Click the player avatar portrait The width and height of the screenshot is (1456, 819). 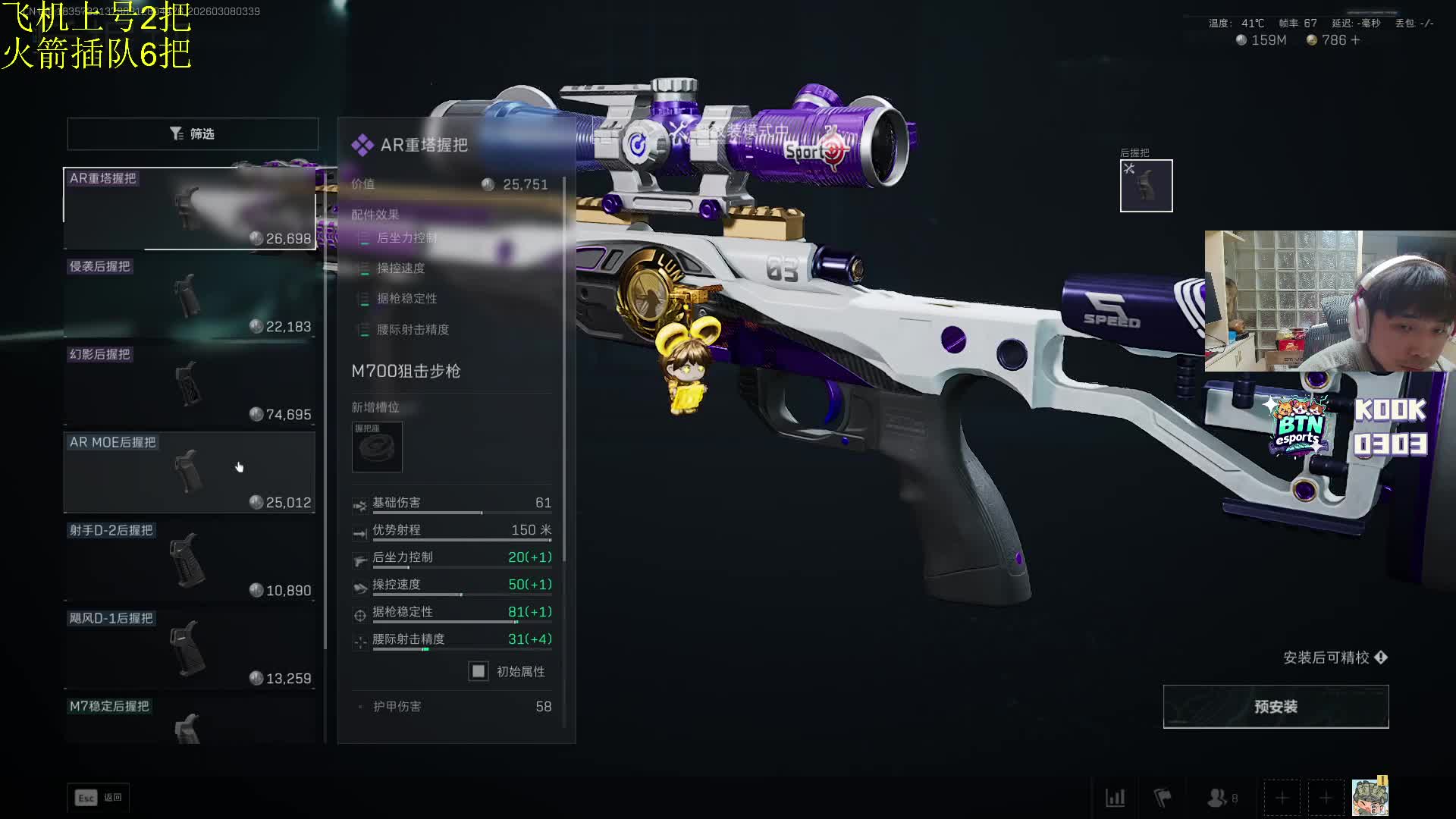[1370, 797]
